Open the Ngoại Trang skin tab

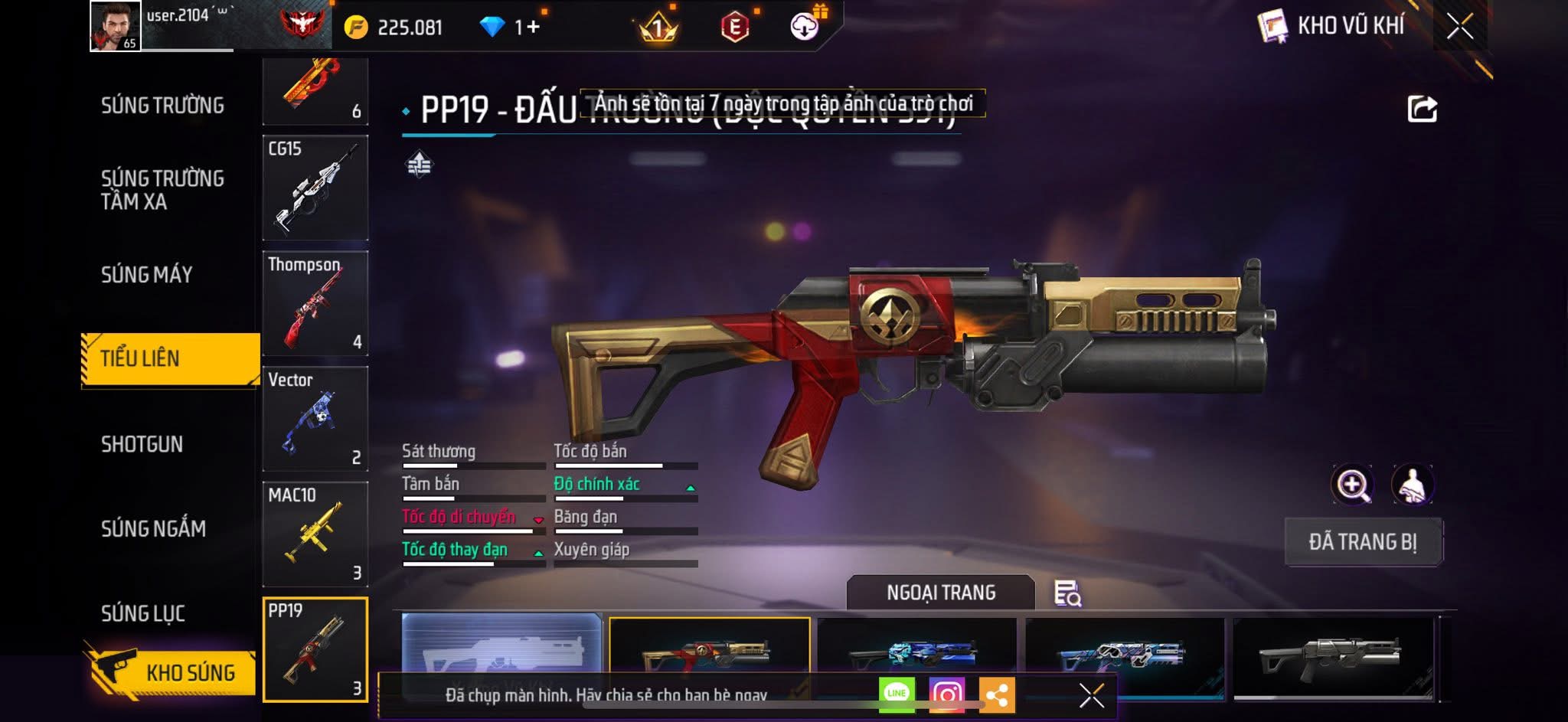(941, 593)
